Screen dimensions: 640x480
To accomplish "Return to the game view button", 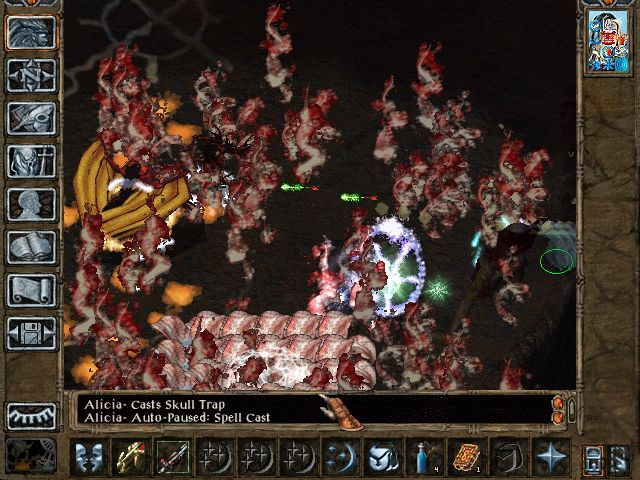I will pos(32,33).
